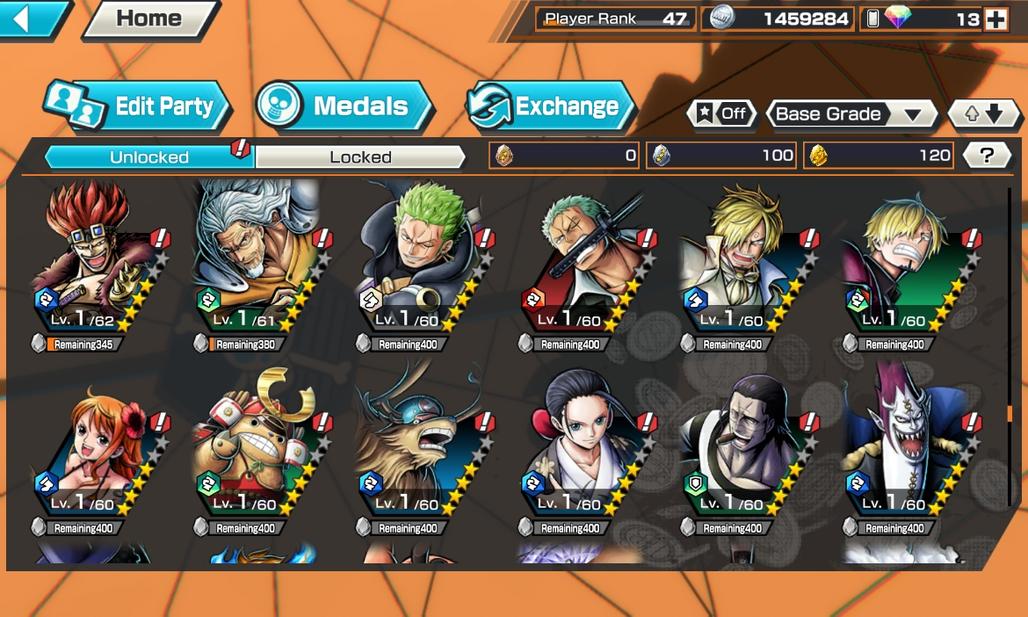Switch to the Locked characters tab
Viewport: 1028px width, 617px height.
coord(360,157)
